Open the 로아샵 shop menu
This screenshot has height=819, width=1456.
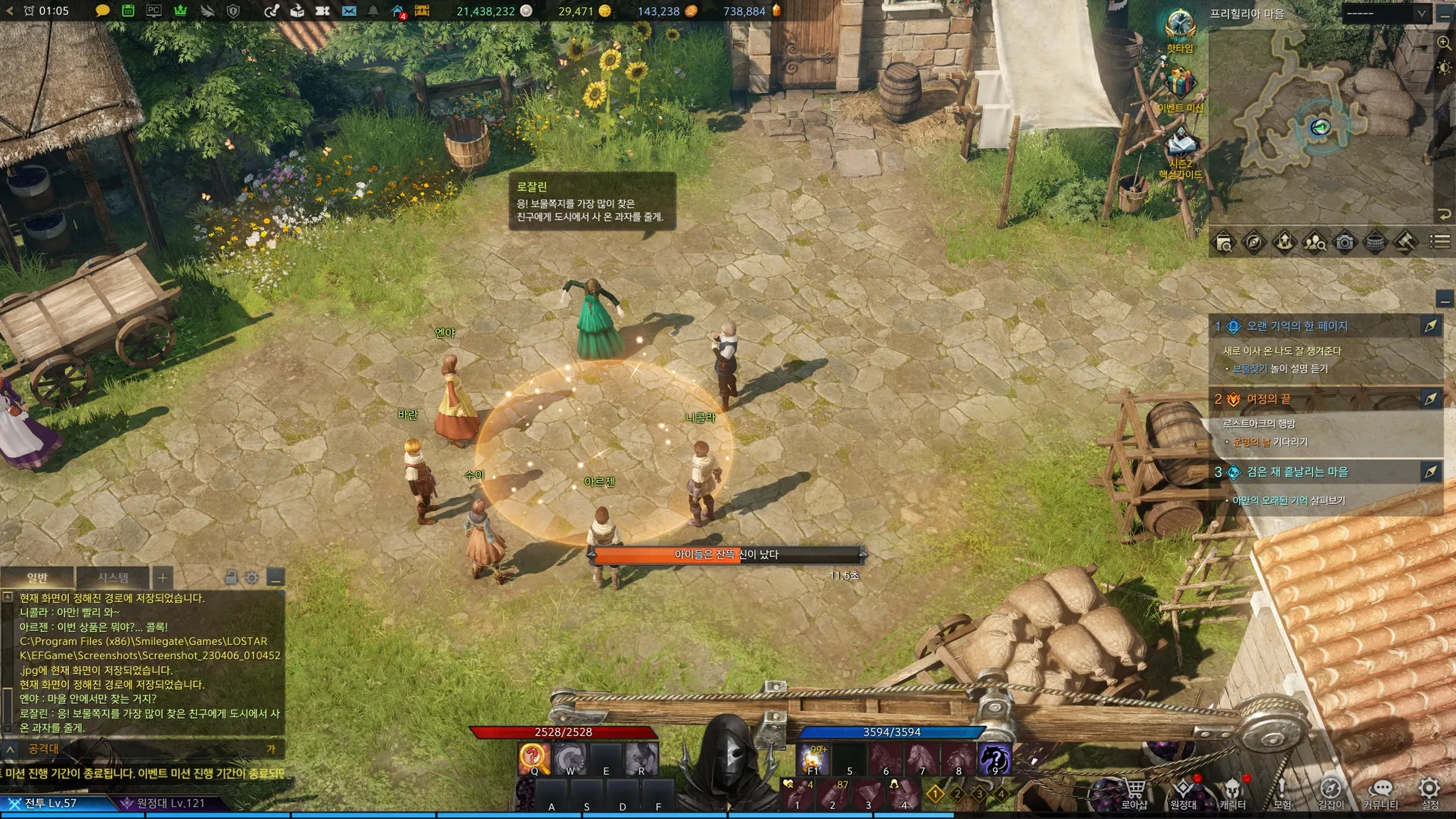point(1134,792)
